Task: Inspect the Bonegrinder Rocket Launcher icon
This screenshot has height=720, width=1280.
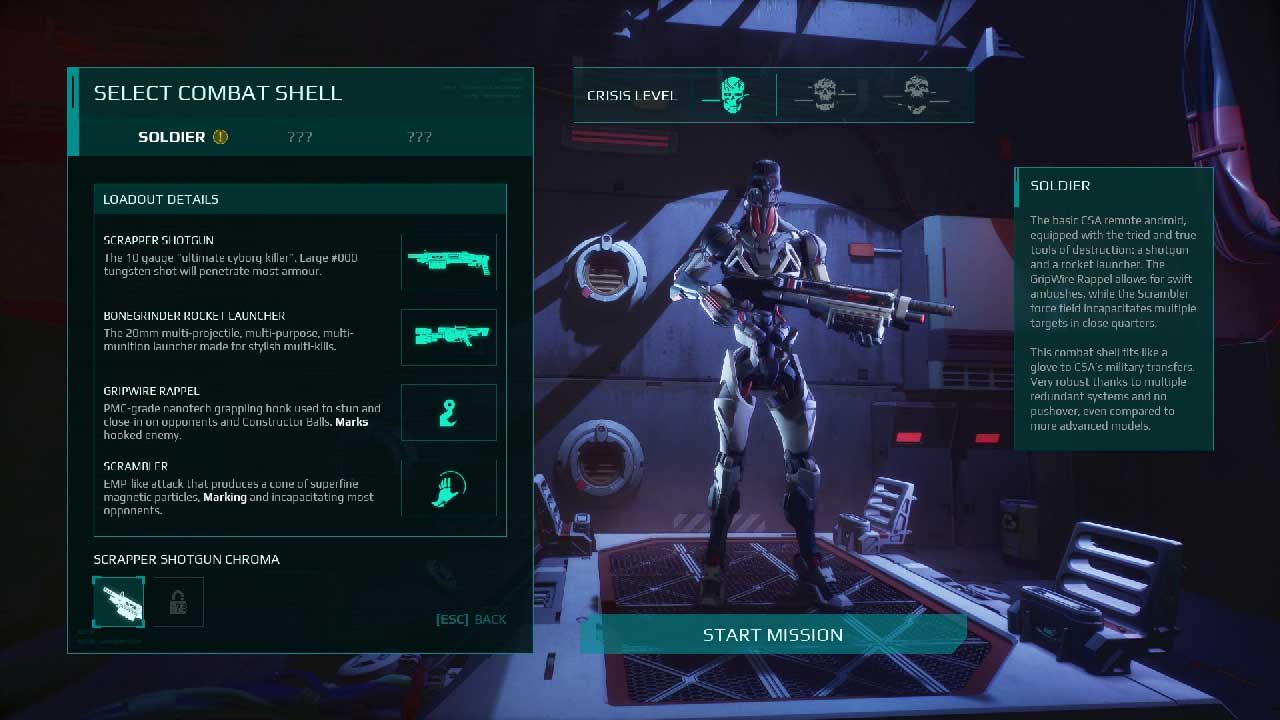Action: point(449,337)
